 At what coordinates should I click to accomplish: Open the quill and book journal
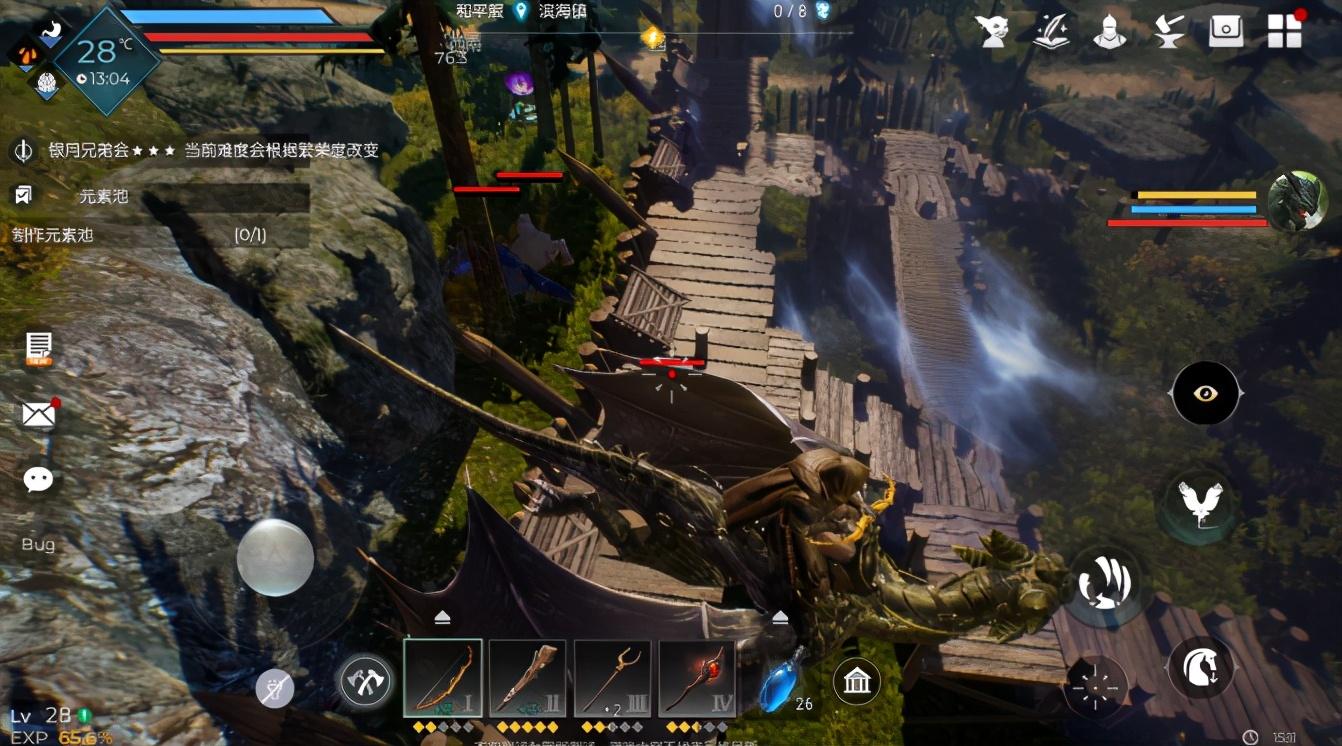pos(1051,31)
